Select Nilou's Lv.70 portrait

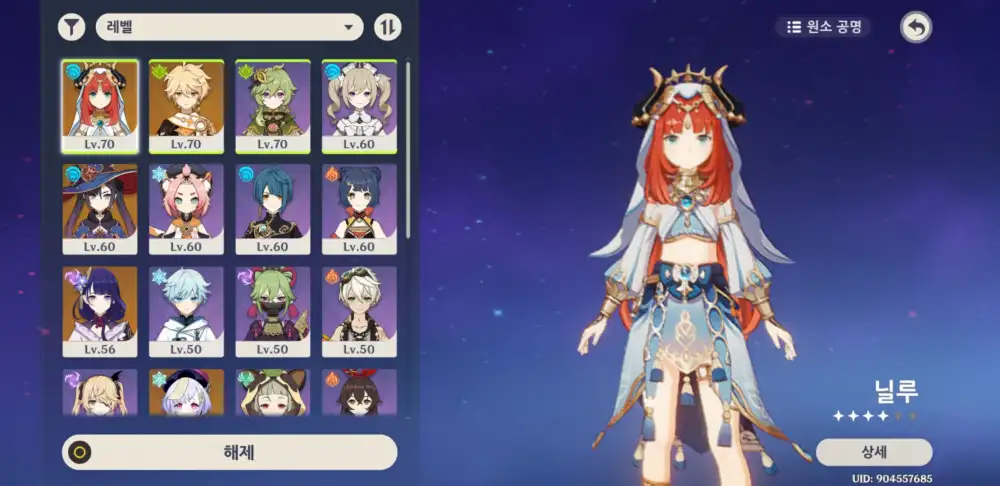point(100,105)
